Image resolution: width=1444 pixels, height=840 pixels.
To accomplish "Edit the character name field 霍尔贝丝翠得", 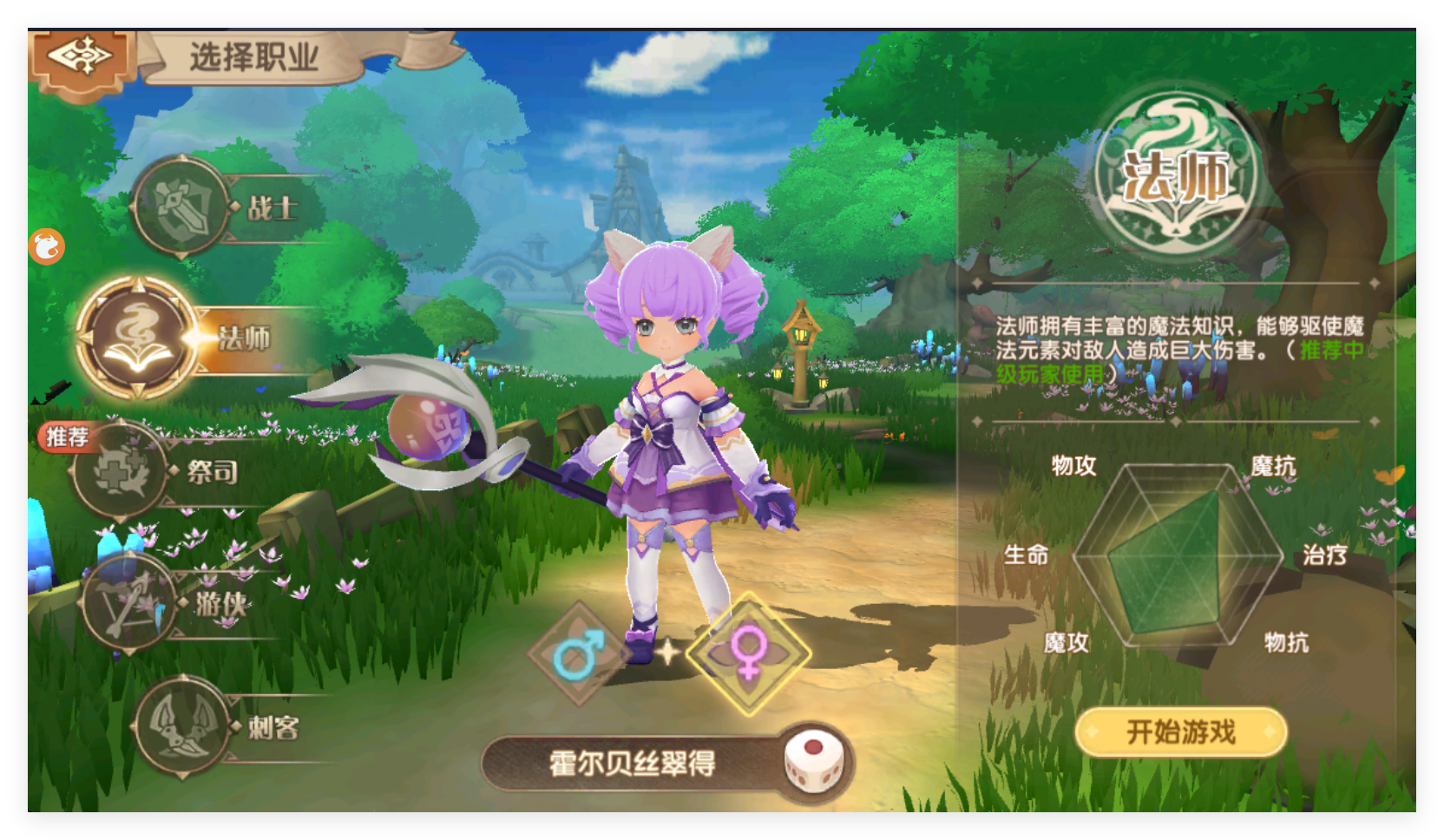I will coord(632,764).
